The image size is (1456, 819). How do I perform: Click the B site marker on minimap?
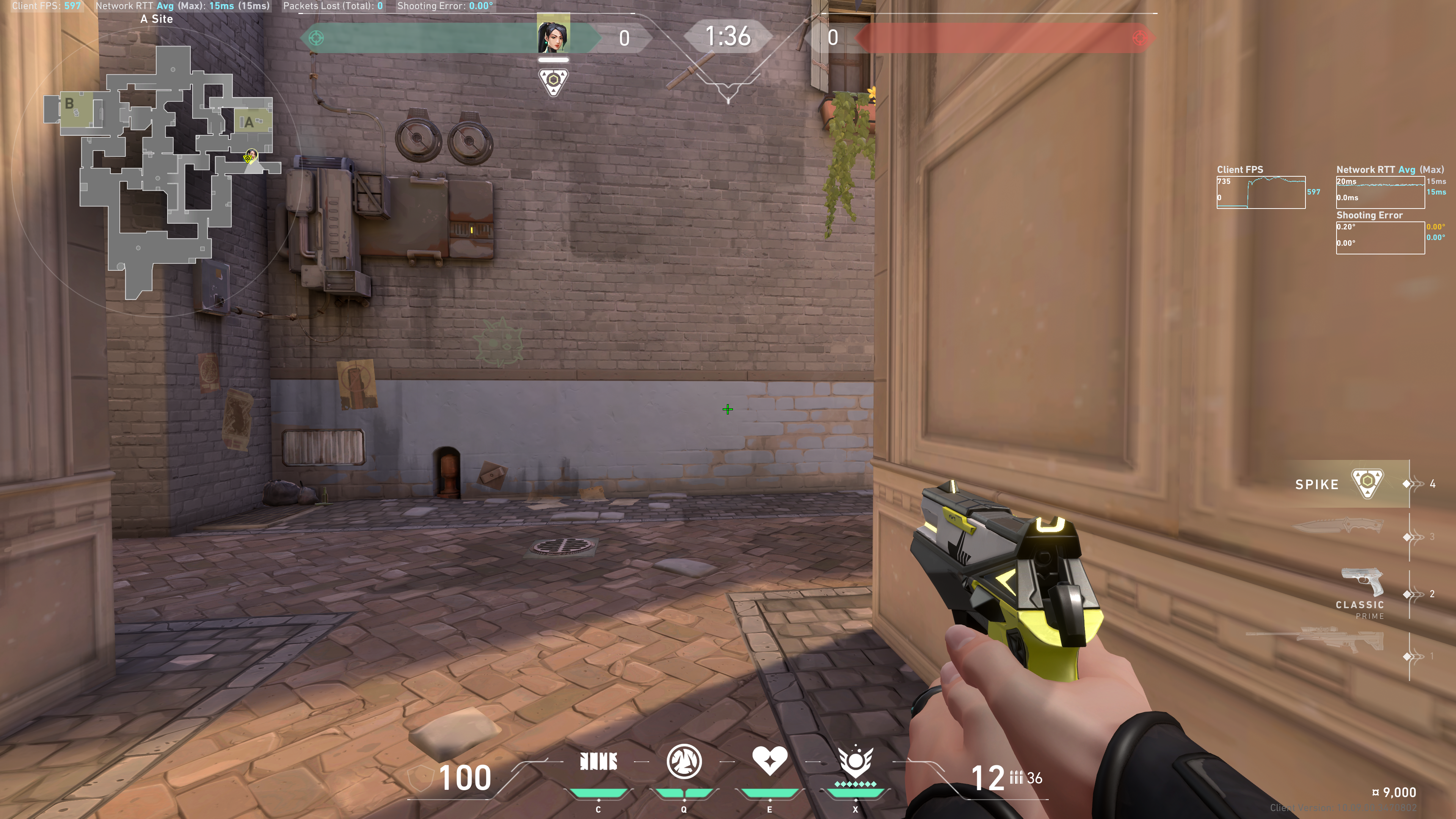(69, 104)
